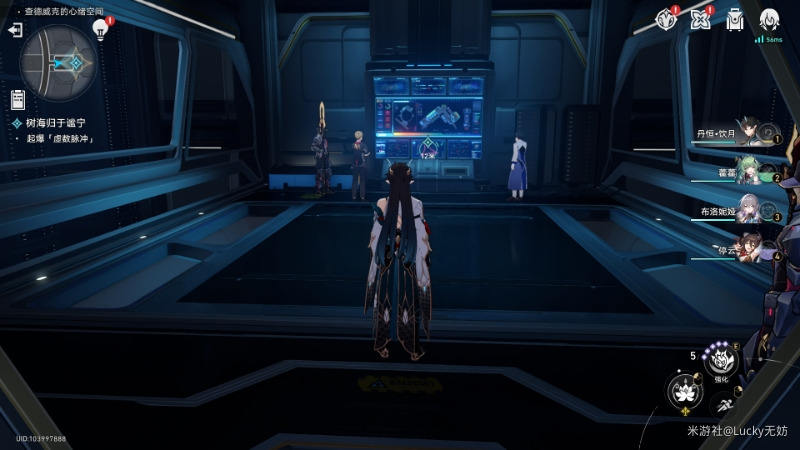
Task: Open the four-petal warp icon
Action: (702, 19)
